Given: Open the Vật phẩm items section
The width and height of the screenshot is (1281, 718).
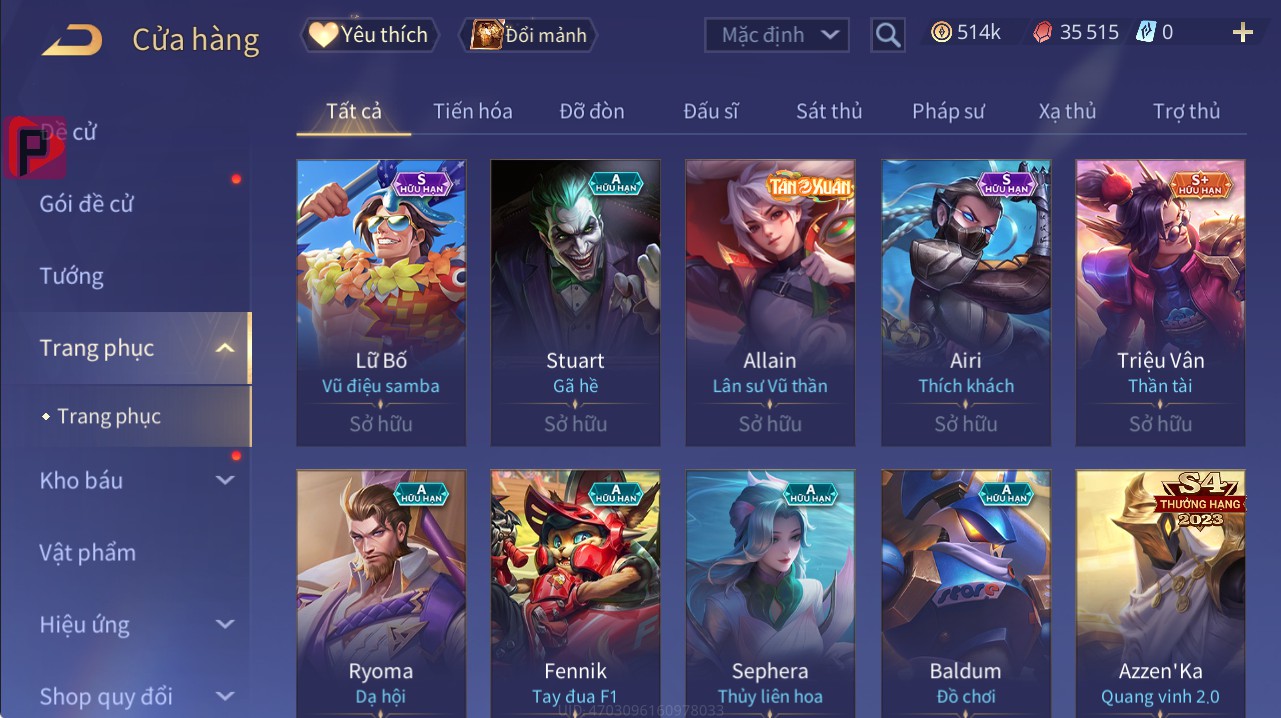Looking at the screenshot, I should (x=88, y=553).
